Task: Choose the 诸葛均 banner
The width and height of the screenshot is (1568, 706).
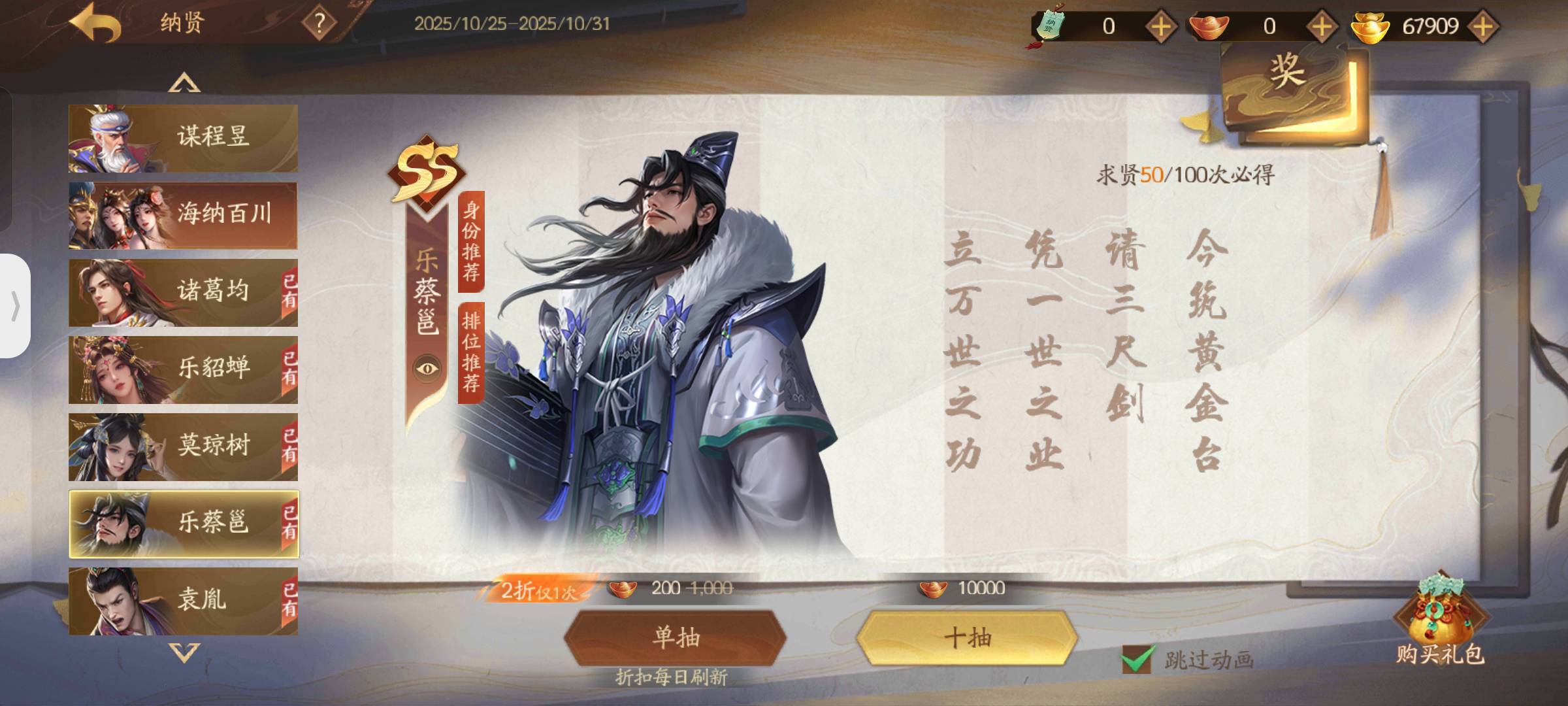Action: [183, 292]
